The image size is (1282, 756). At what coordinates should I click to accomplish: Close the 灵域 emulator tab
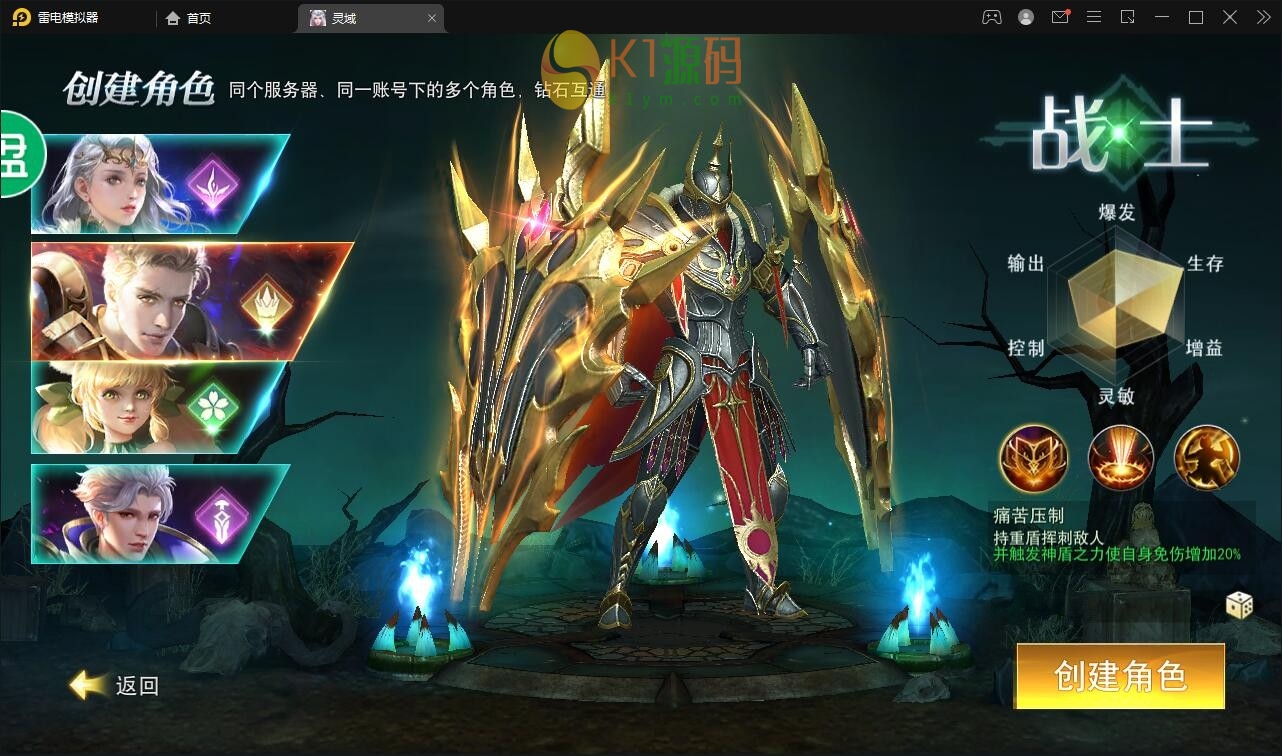[x=432, y=18]
